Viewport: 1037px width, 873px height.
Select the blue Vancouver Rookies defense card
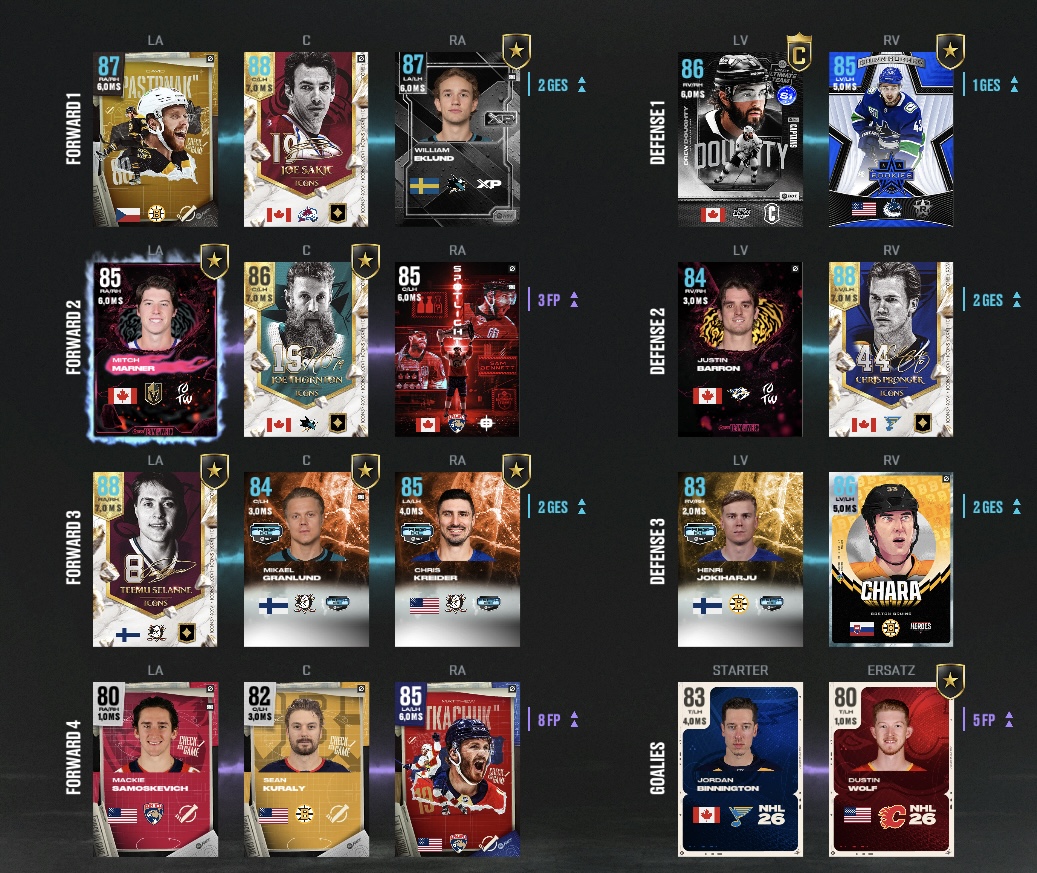[x=891, y=139]
